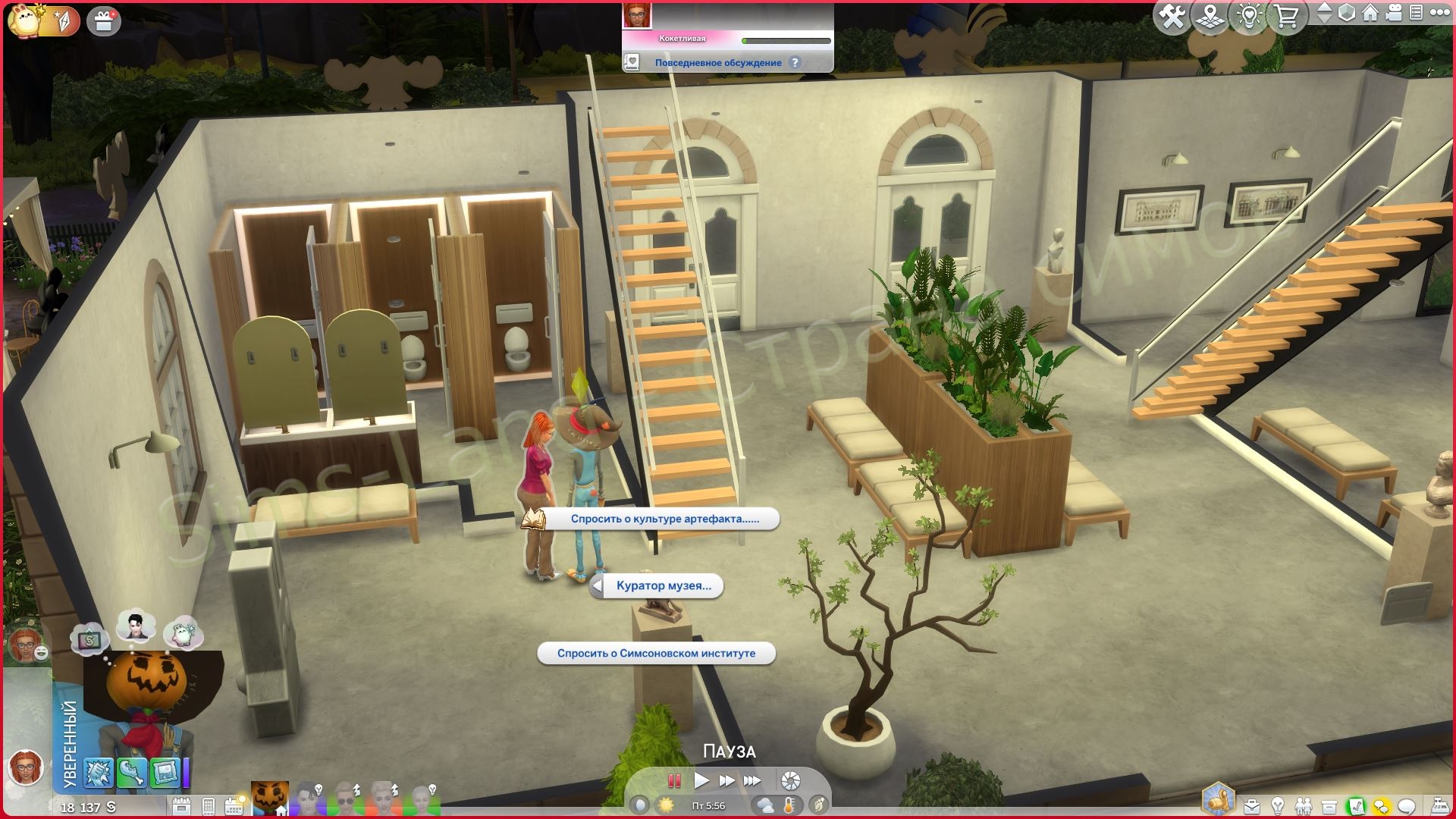Open the career briefcase panel
This screenshot has width=1456, height=819.
pyautogui.click(x=1252, y=806)
